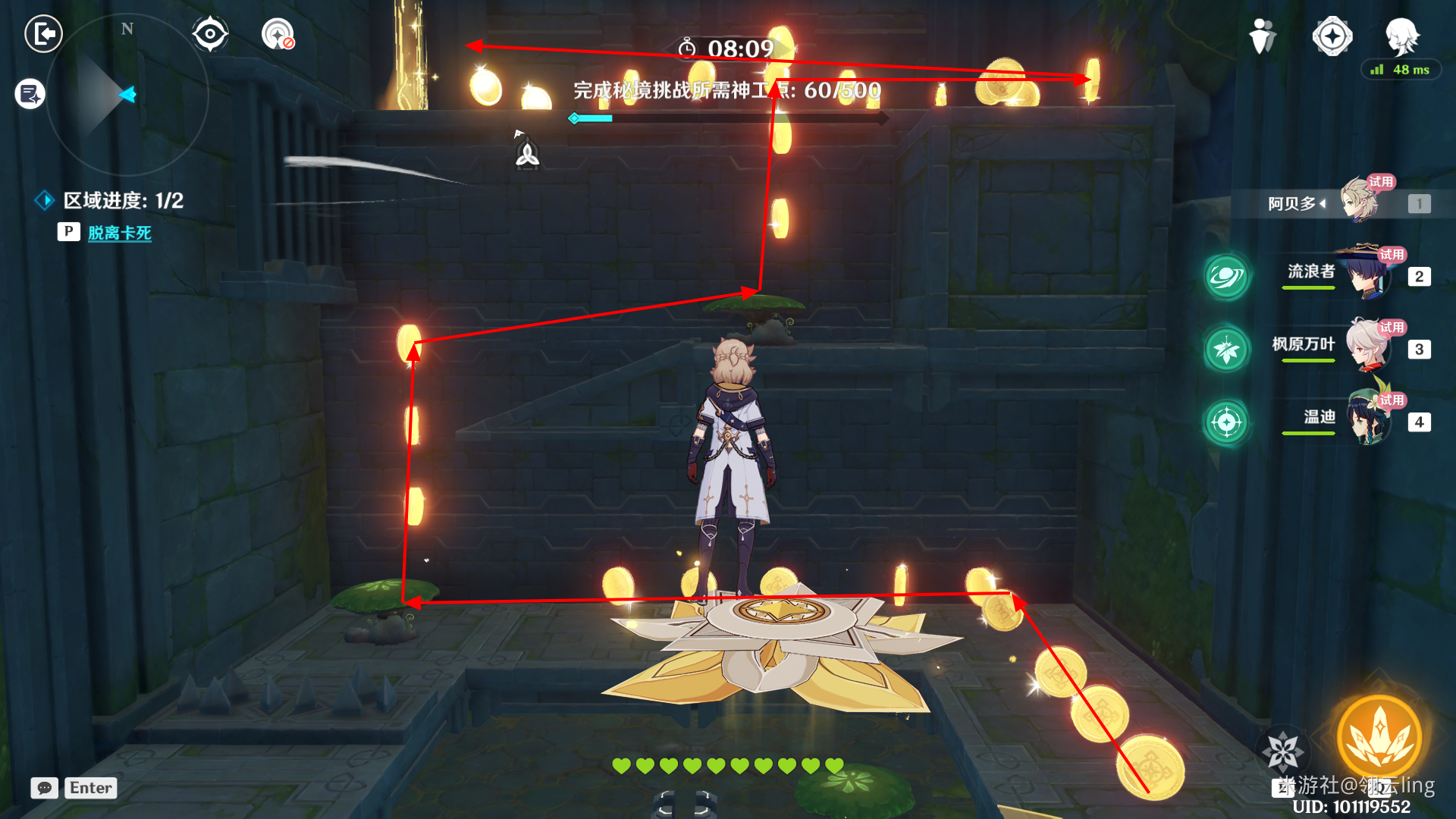Image resolution: width=1456 pixels, height=819 pixels.
Task: Click the circular minimap
Action: coord(127,95)
